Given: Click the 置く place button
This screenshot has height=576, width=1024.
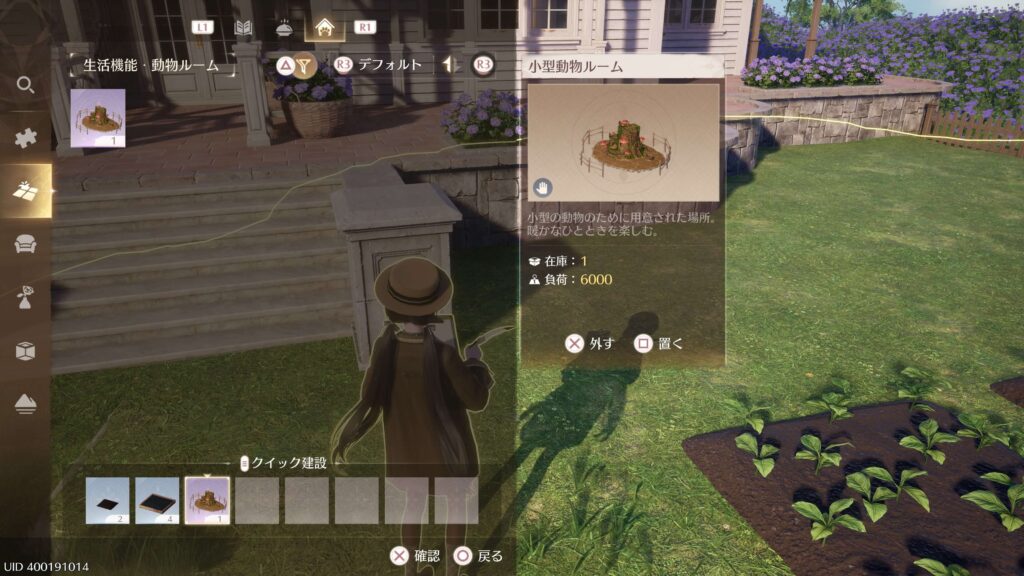Looking at the screenshot, I should pos(660,343).
